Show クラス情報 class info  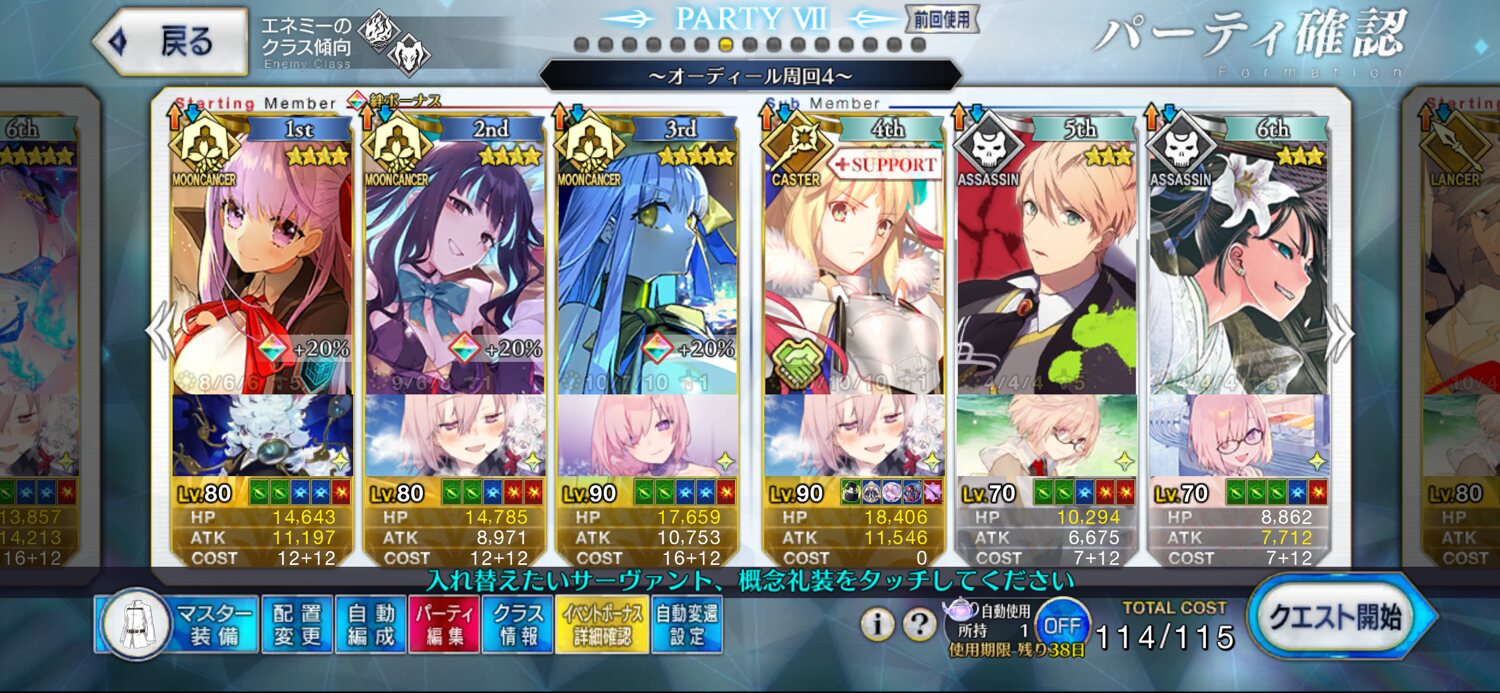pos(517,625)
